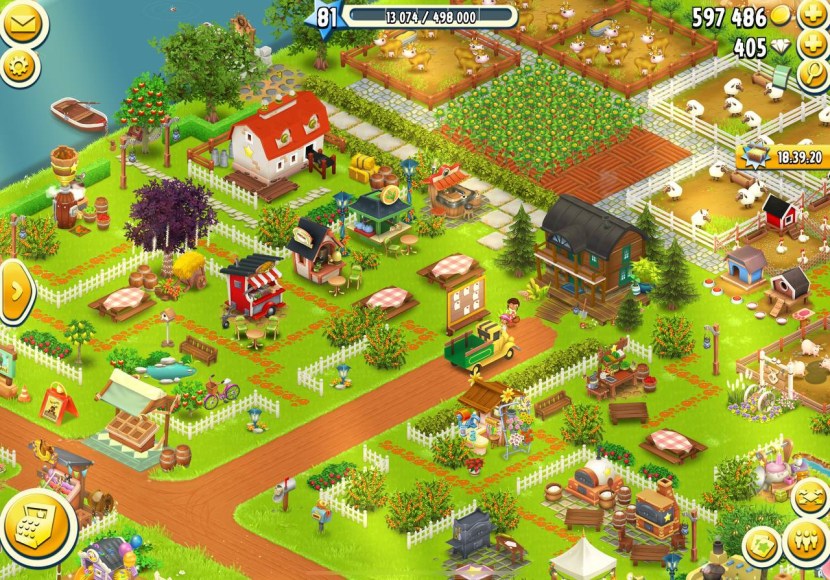Open the three-people friends button
The image size is (830, 580).
click(806, 541)
